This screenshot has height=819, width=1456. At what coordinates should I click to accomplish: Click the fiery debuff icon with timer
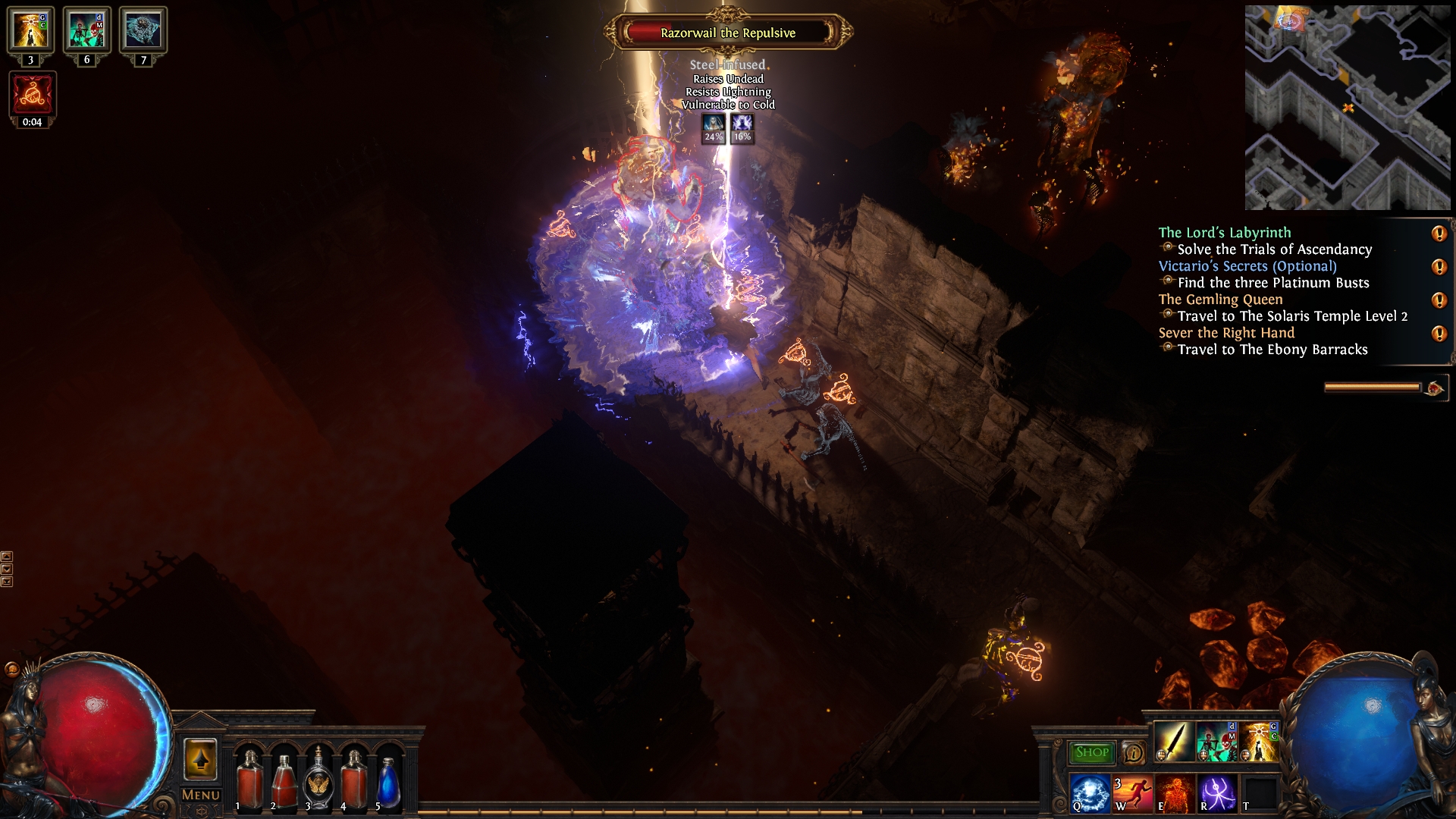pos(32,95)
